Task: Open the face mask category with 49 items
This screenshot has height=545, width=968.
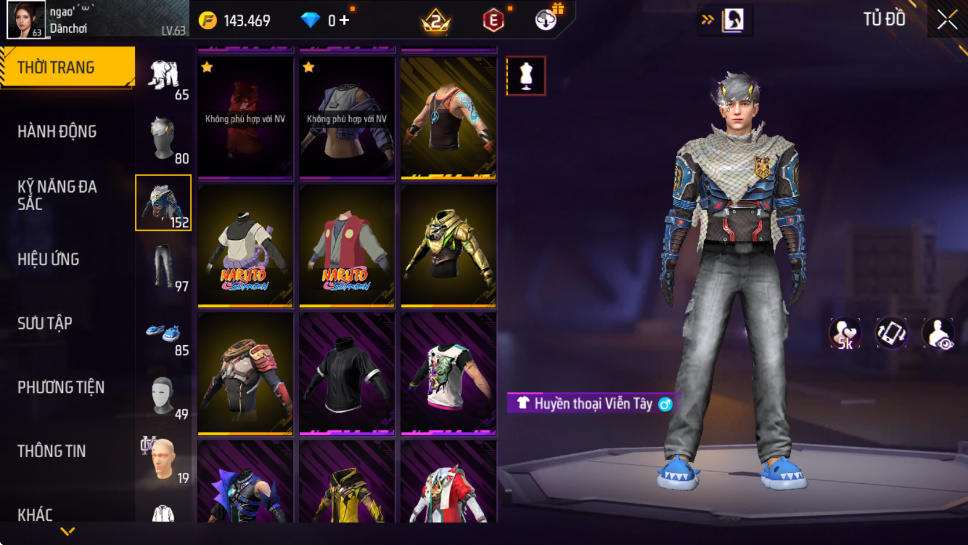Action: (x=164, y=397)
